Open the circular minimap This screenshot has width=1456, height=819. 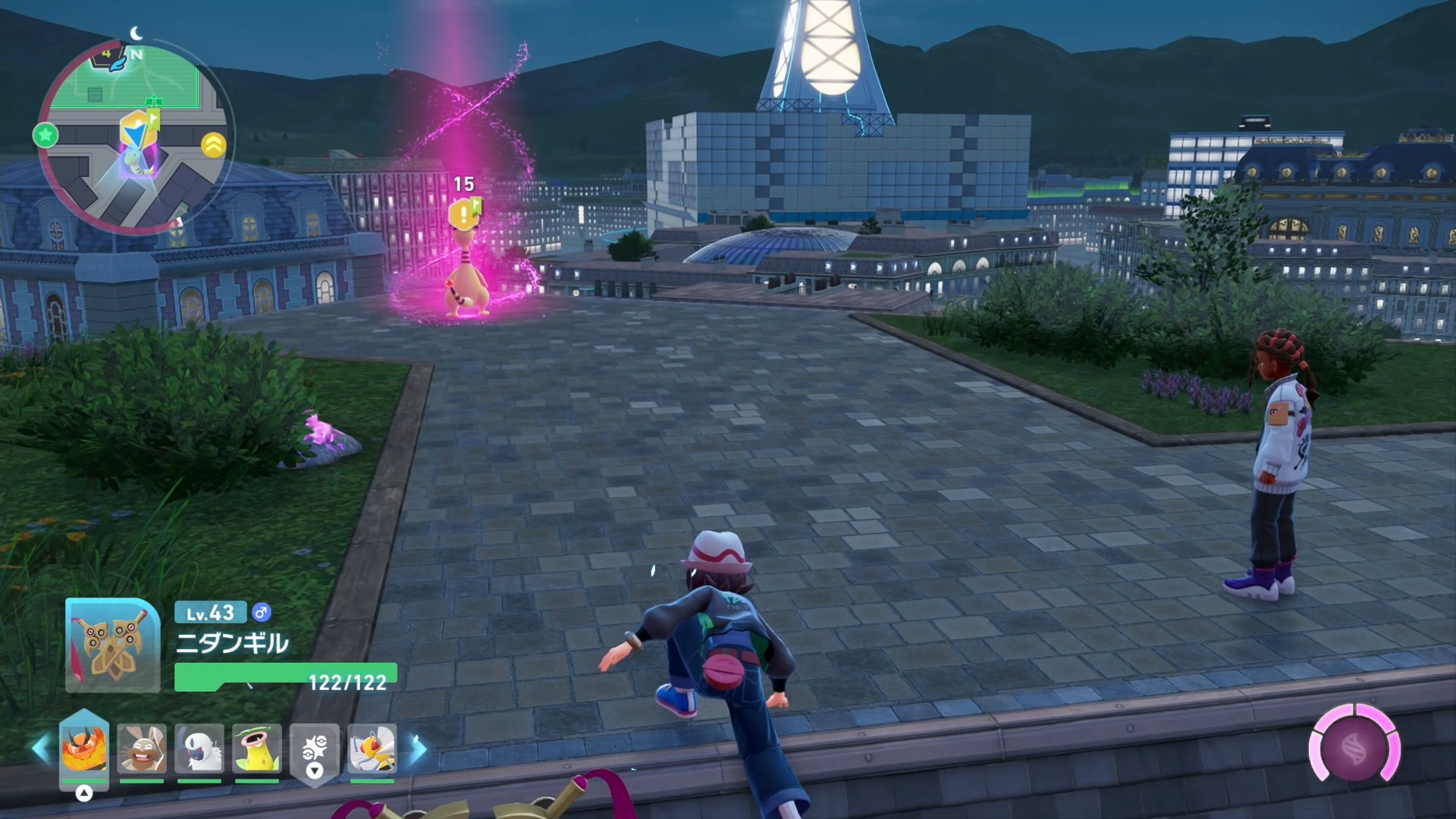(x=134, y=136)
